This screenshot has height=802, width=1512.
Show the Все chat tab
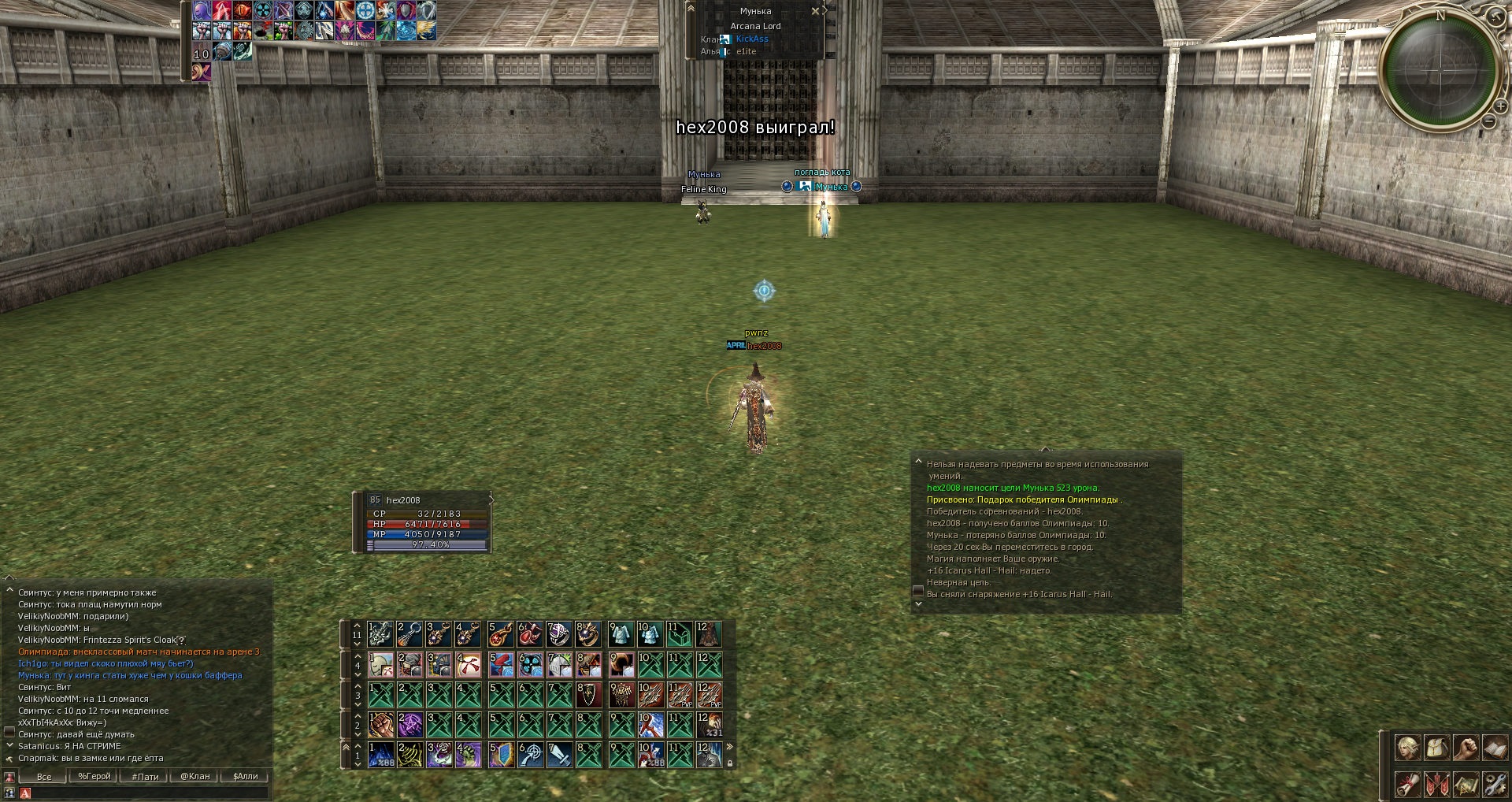pos(44,776)
